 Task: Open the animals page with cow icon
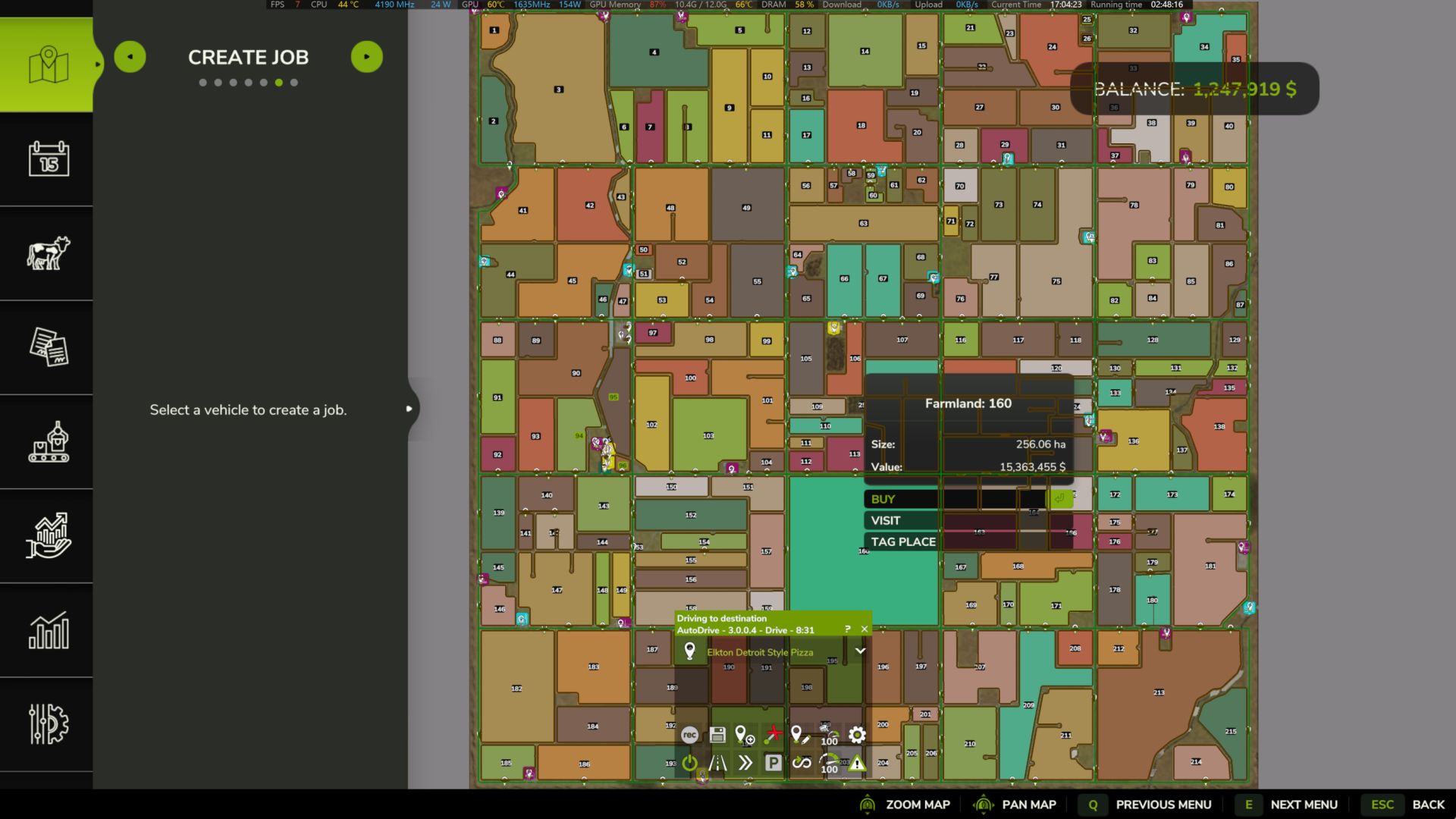coord(48,253)
